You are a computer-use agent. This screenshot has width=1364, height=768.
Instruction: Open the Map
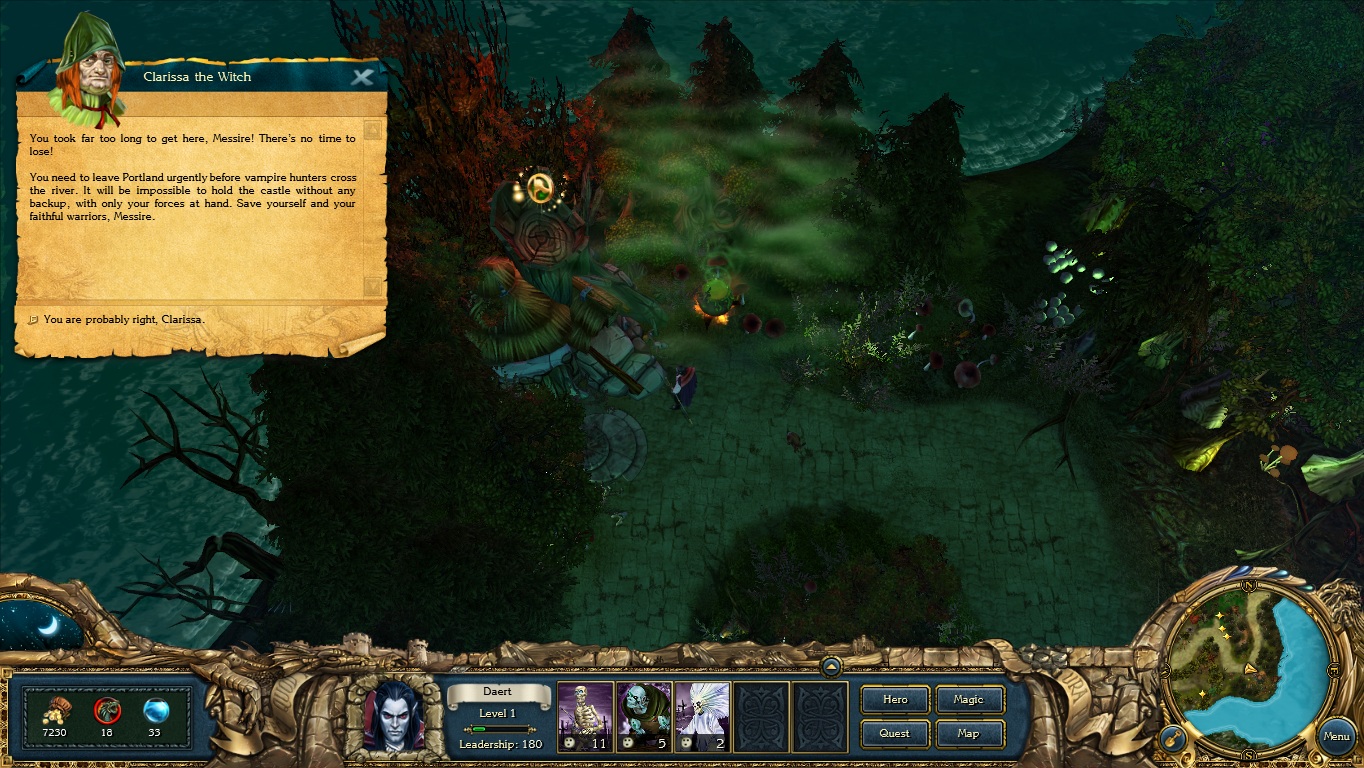pyautogui.click(x=968, y=733)
